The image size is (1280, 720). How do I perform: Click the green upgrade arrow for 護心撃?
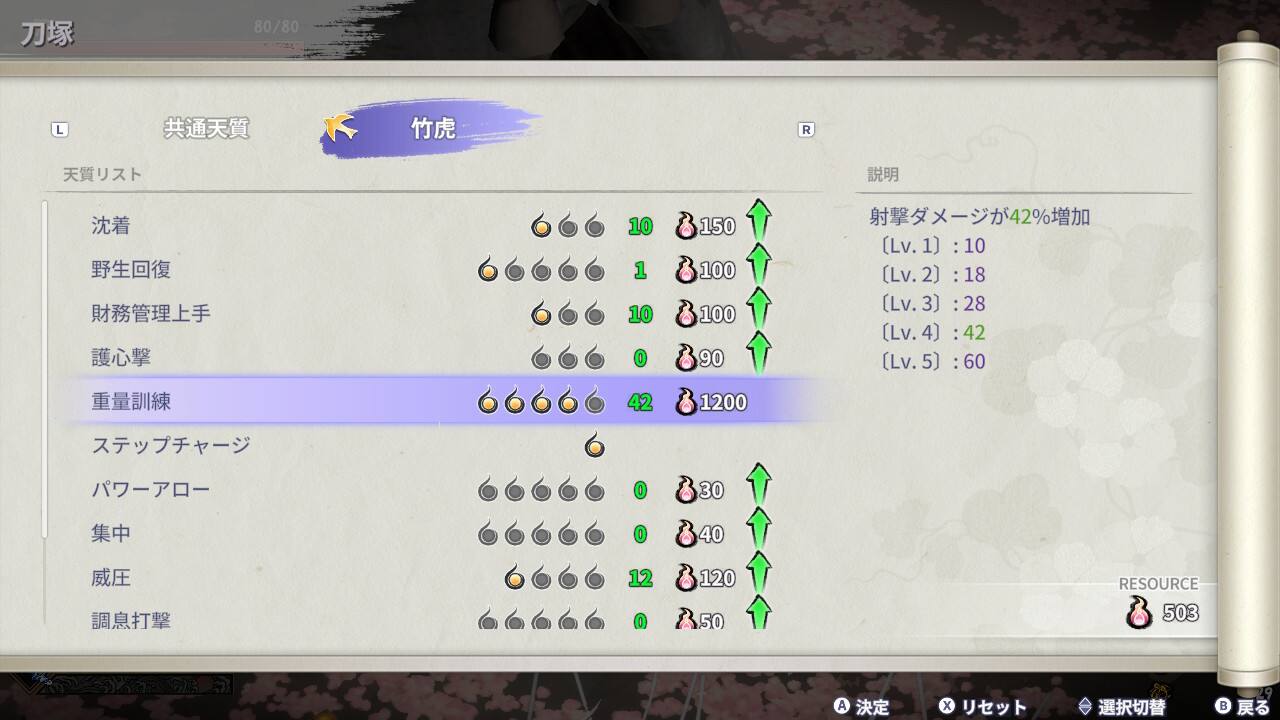pos(759,354)
